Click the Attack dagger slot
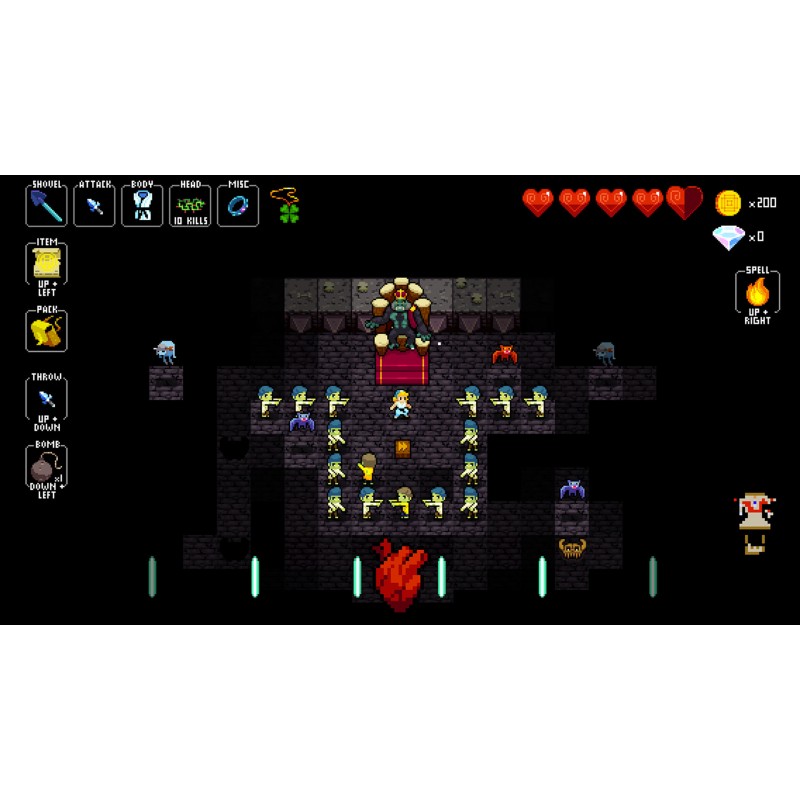The image size is (800, 800). click(x=94, y=206)
